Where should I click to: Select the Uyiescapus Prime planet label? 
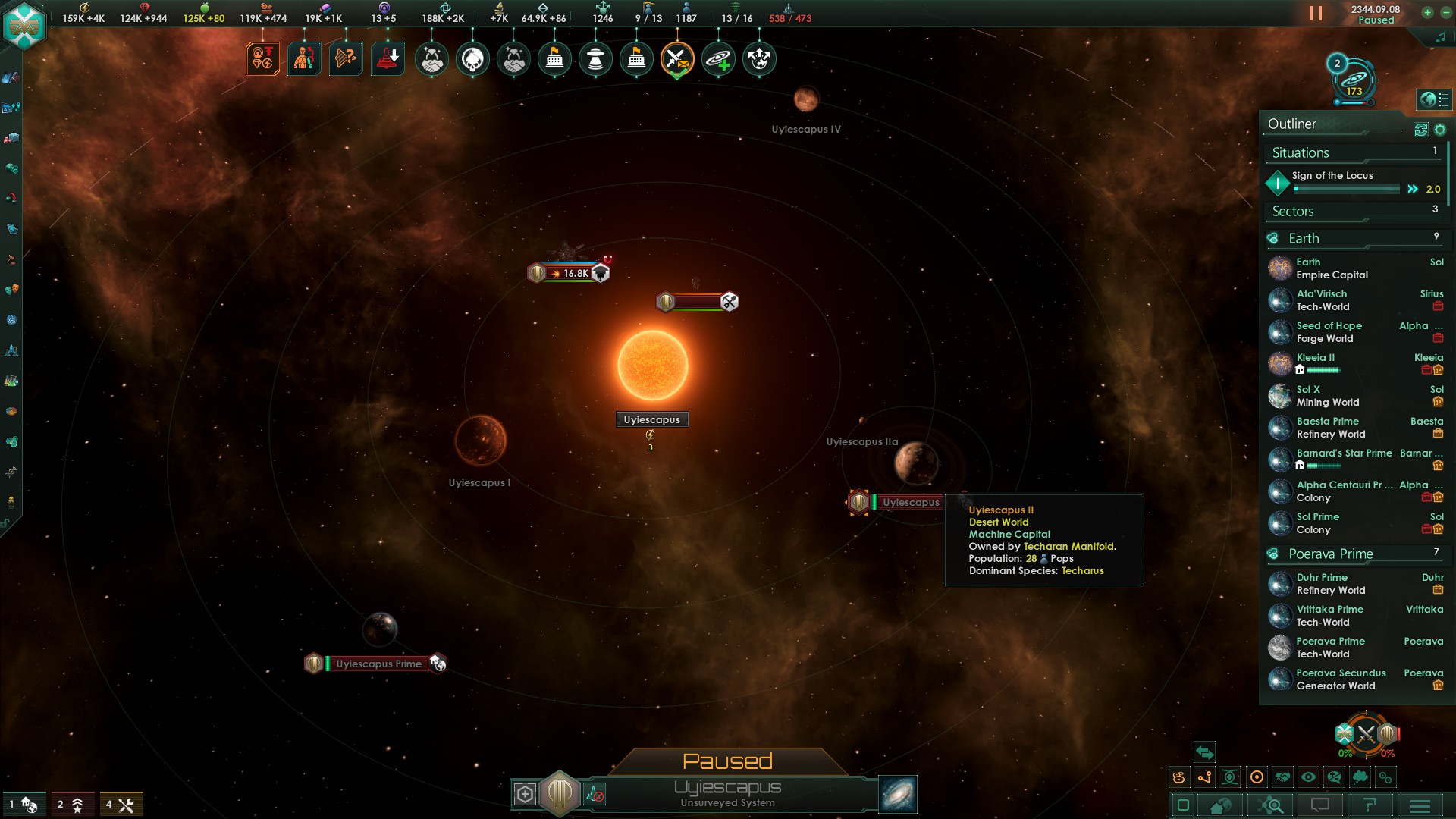378,664
